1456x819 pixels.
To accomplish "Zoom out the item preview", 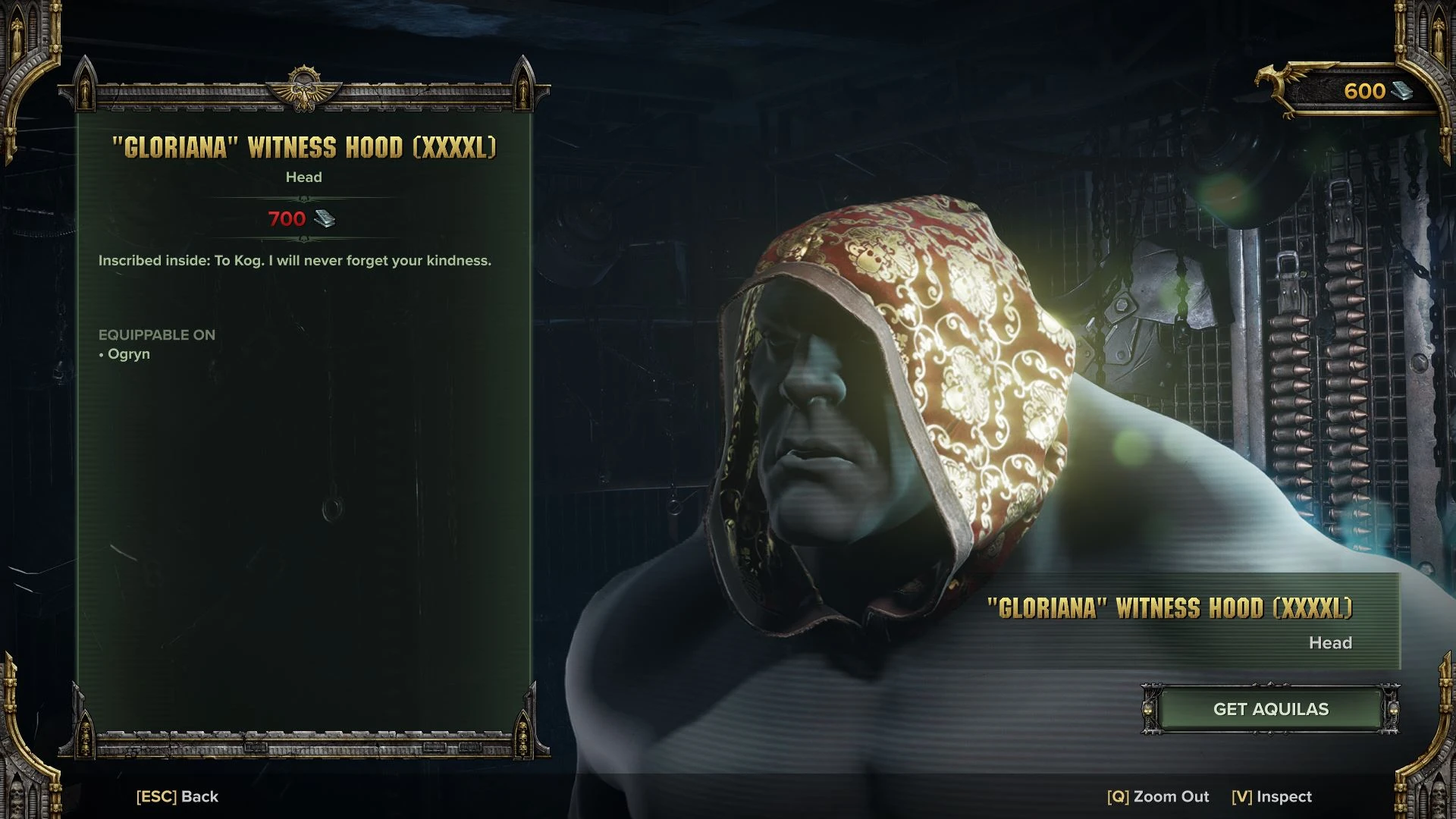I will [1158, 796].
